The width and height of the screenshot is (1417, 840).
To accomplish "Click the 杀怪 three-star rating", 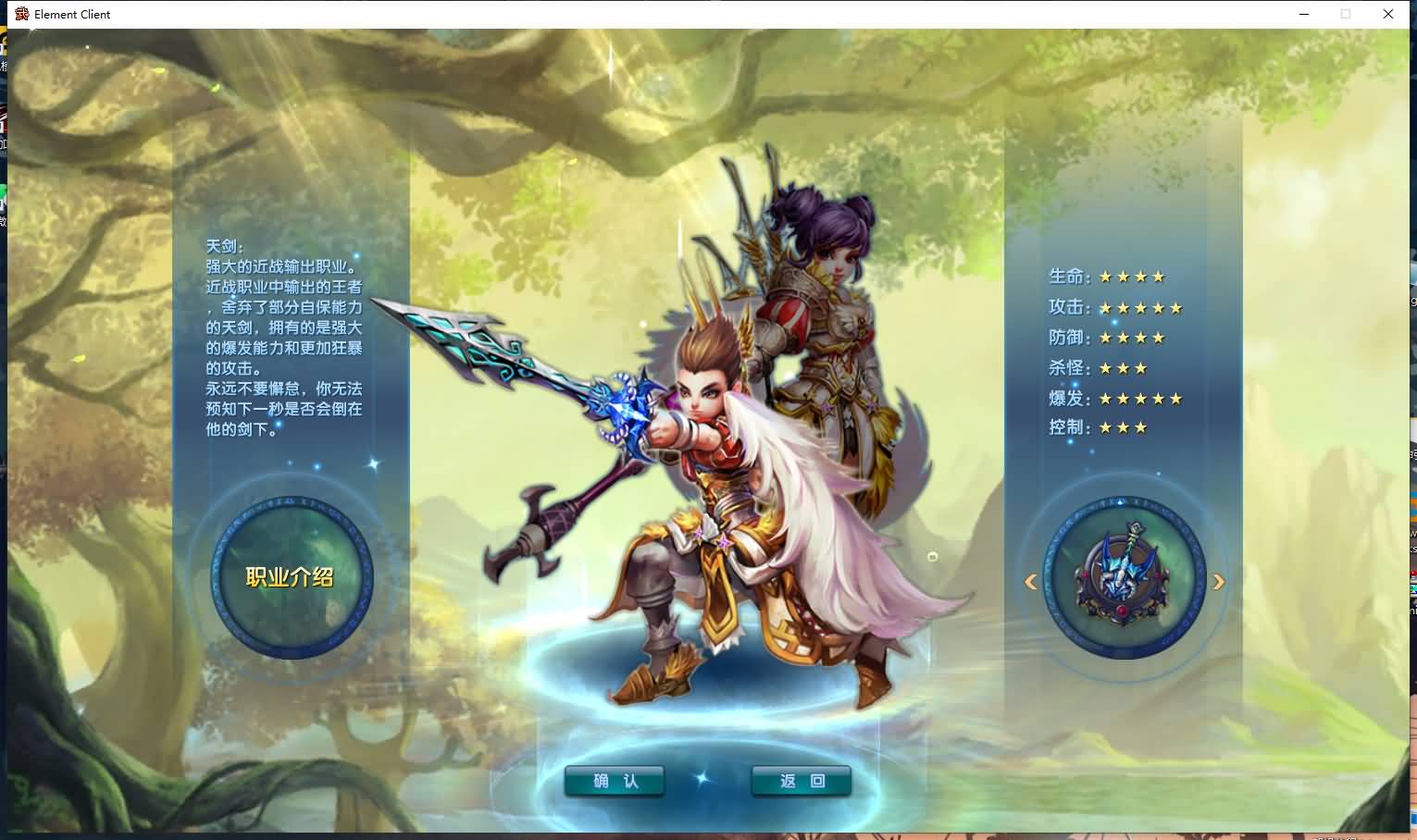I will click(1122, 367).
